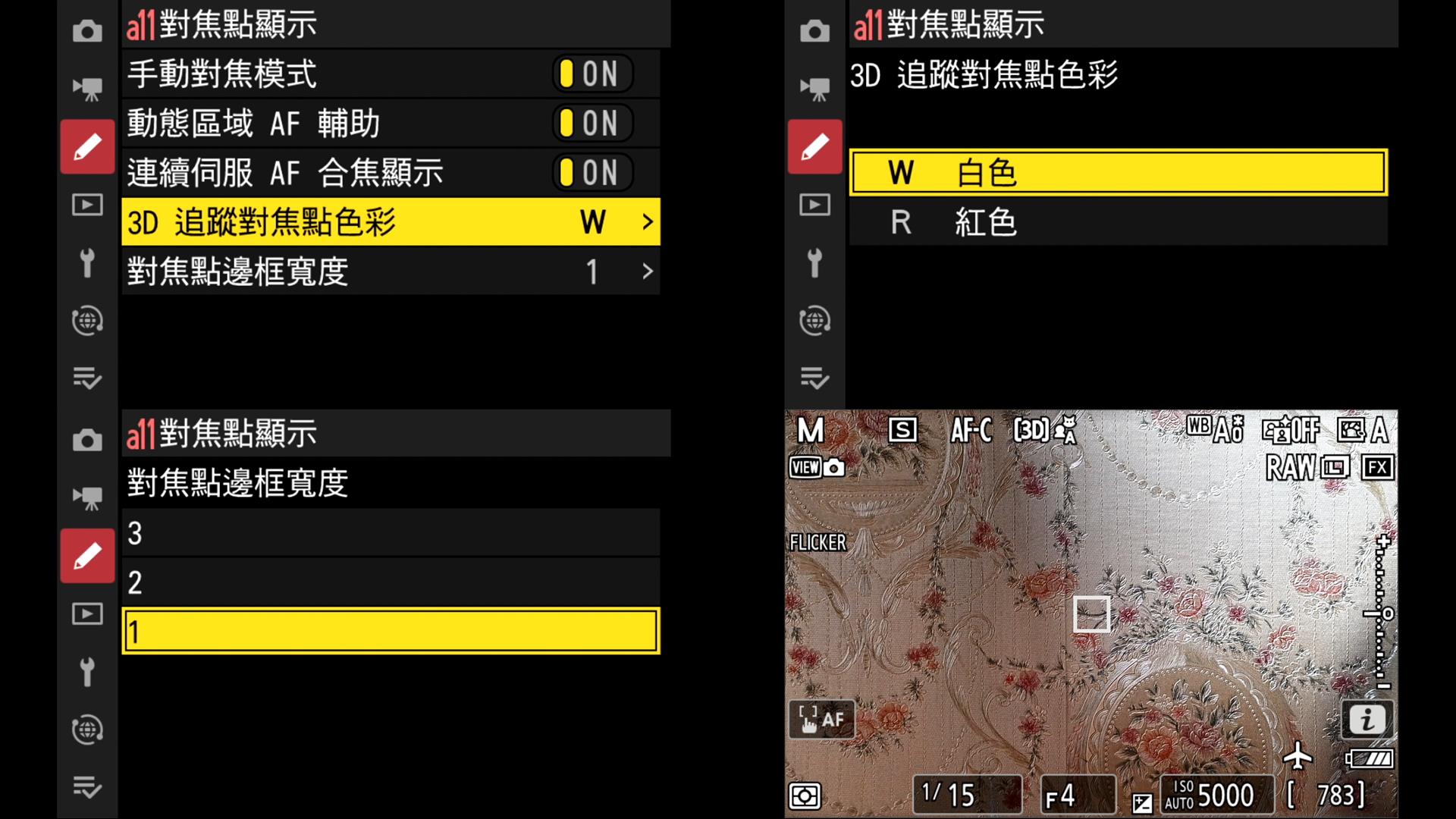Toggle 動態區域 AF 輔助 setting
Image resolution: width=1456 pixels, height=819 pixels.
[591, 123]
